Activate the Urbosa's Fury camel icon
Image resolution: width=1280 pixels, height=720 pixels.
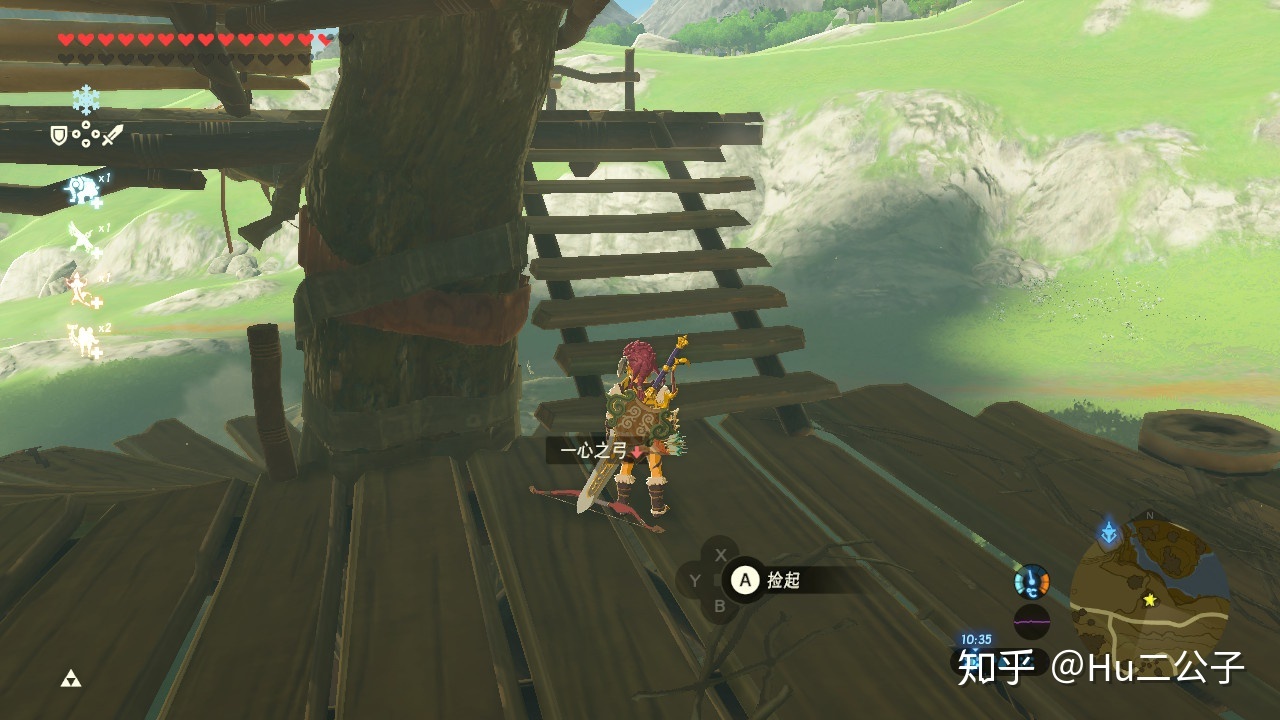pyautogui.click(x=85, y=339)
